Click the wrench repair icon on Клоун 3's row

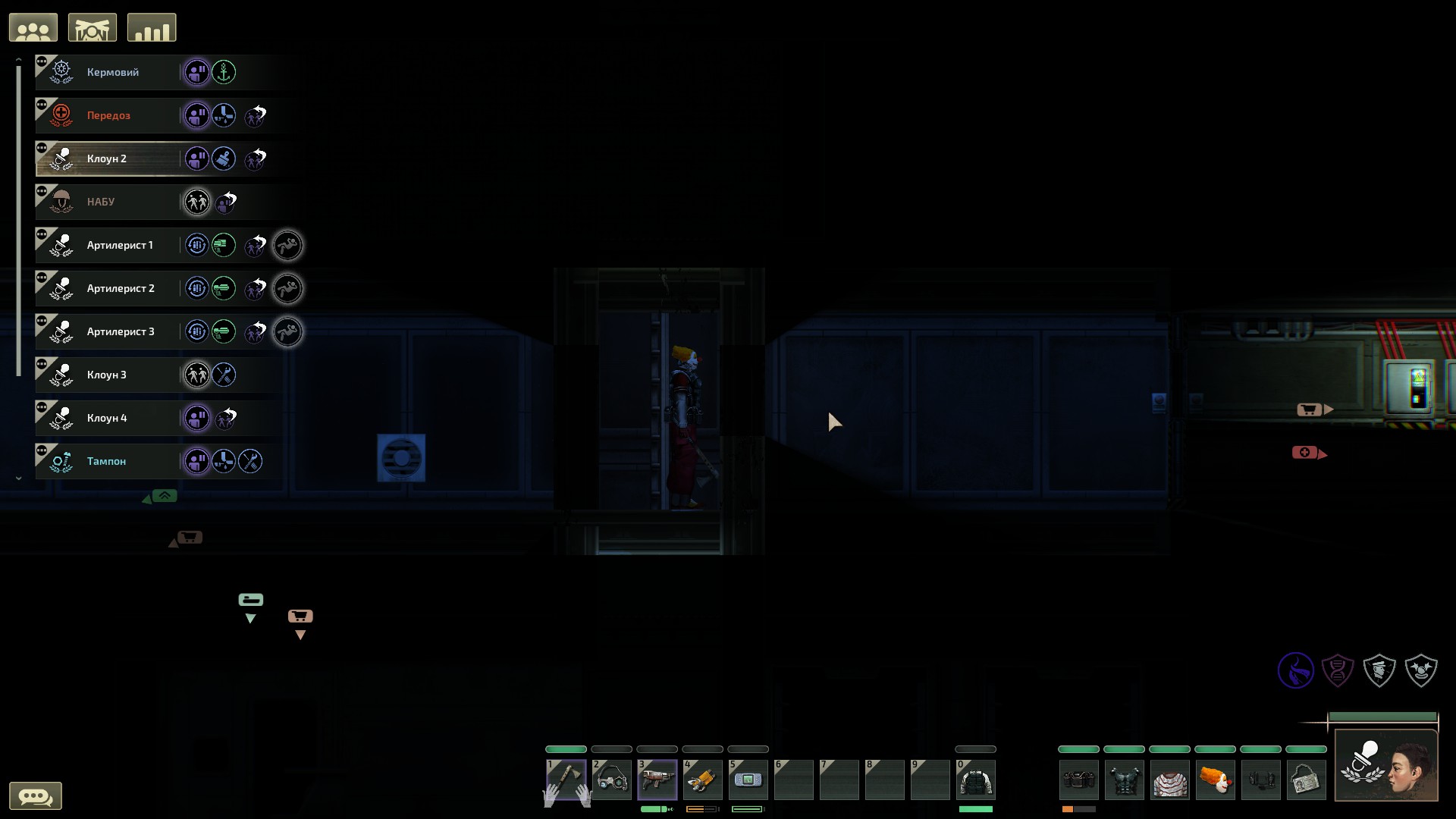[x=224, y=374]
